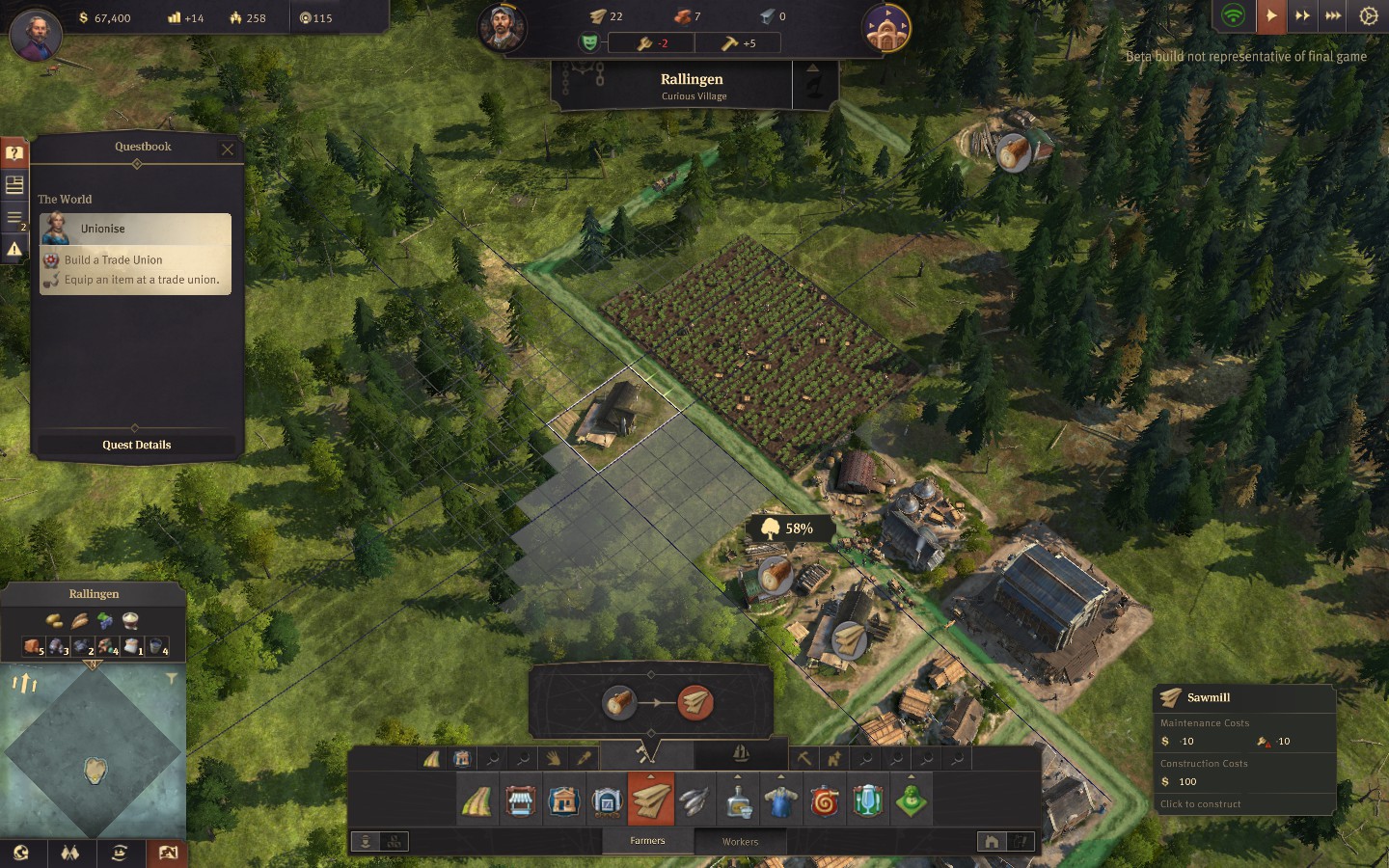Set game speed to triple speed
The width and height of the screenshot is (1389, 868).
coord(1333,15)
